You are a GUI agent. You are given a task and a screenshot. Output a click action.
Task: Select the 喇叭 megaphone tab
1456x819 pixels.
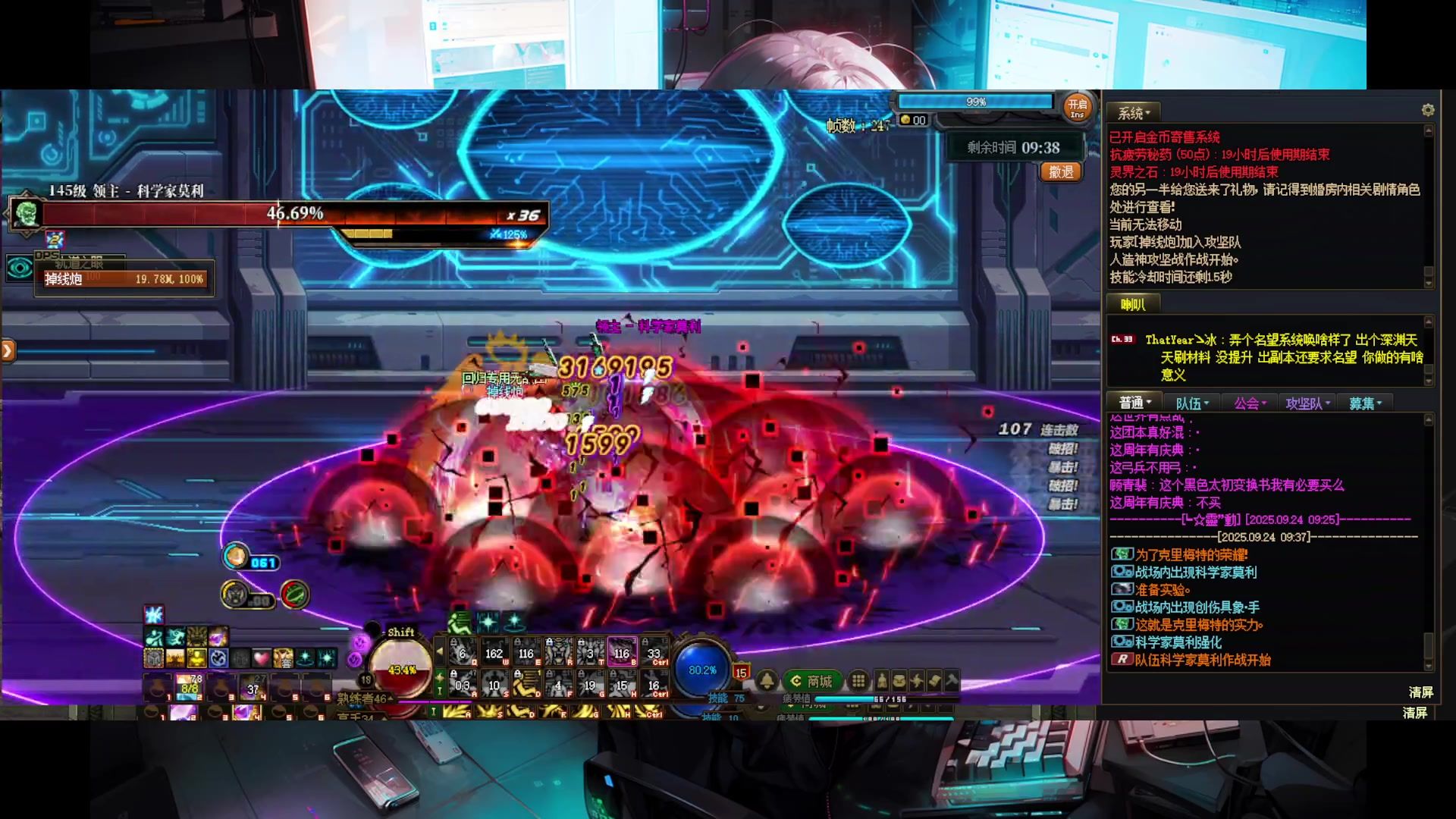(x=1133, y=305)
